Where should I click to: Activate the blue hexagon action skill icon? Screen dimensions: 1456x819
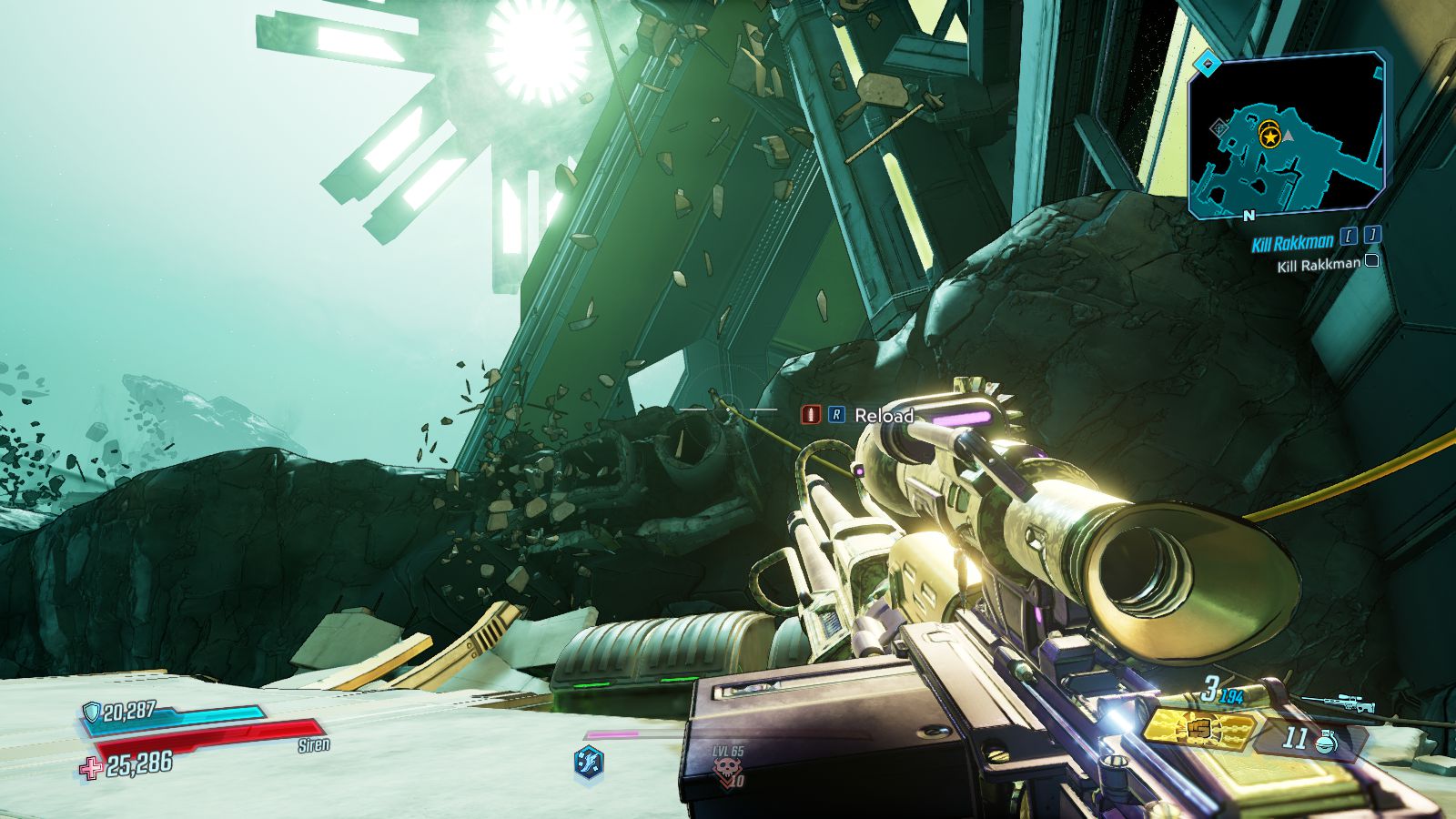pos(589,760)
